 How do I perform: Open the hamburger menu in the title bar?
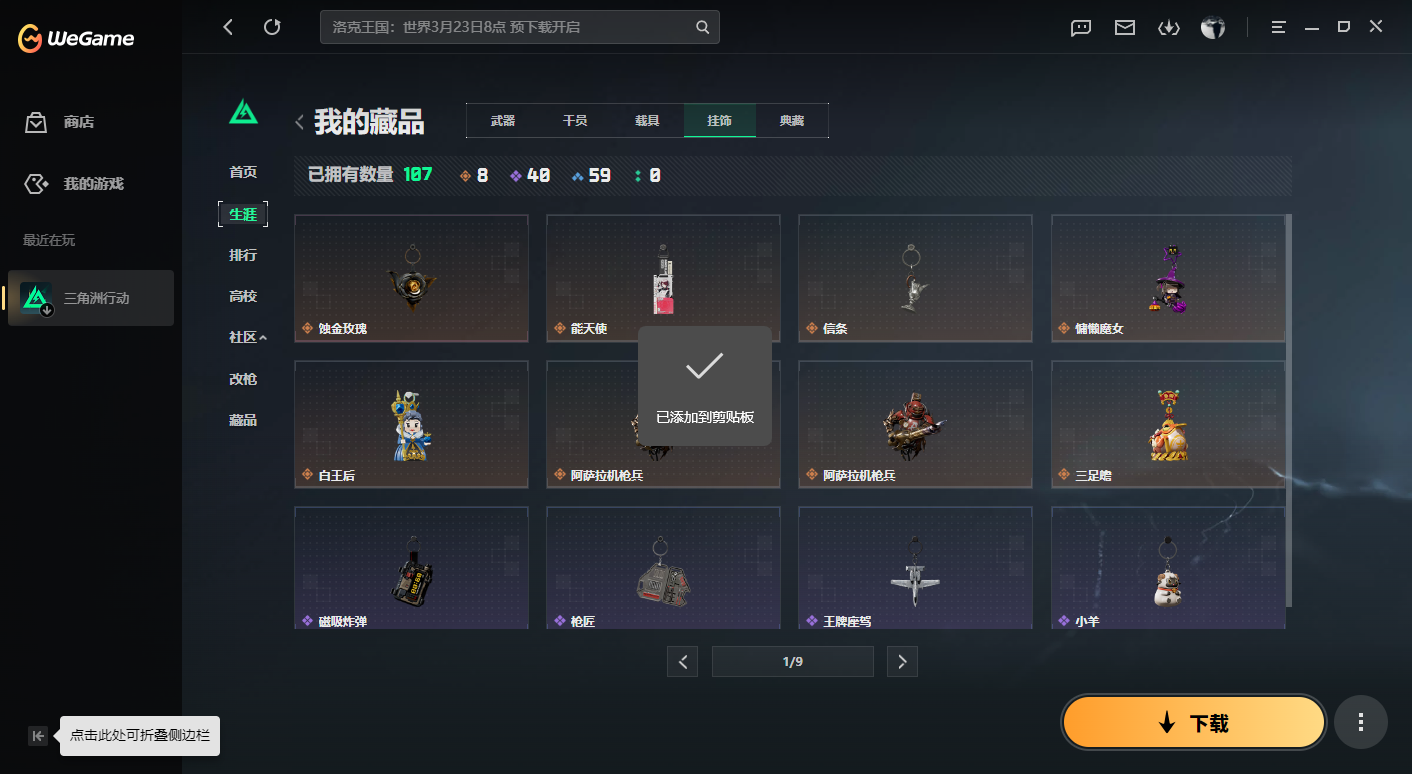1278,27
